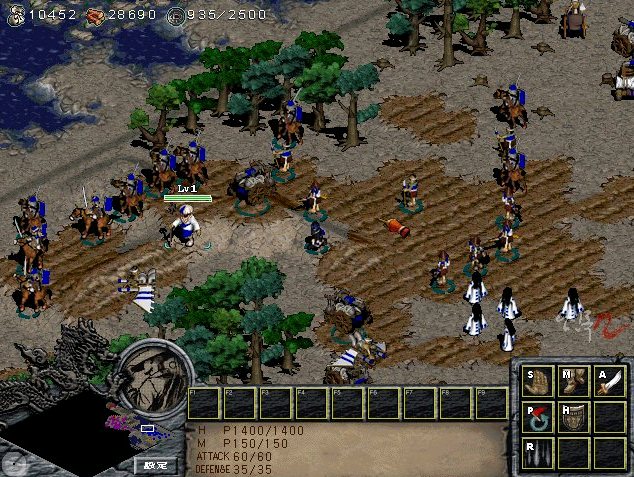The image size is (634, 477).
Task: Activate the R spikes ability icon
Action: click(540, 451)
